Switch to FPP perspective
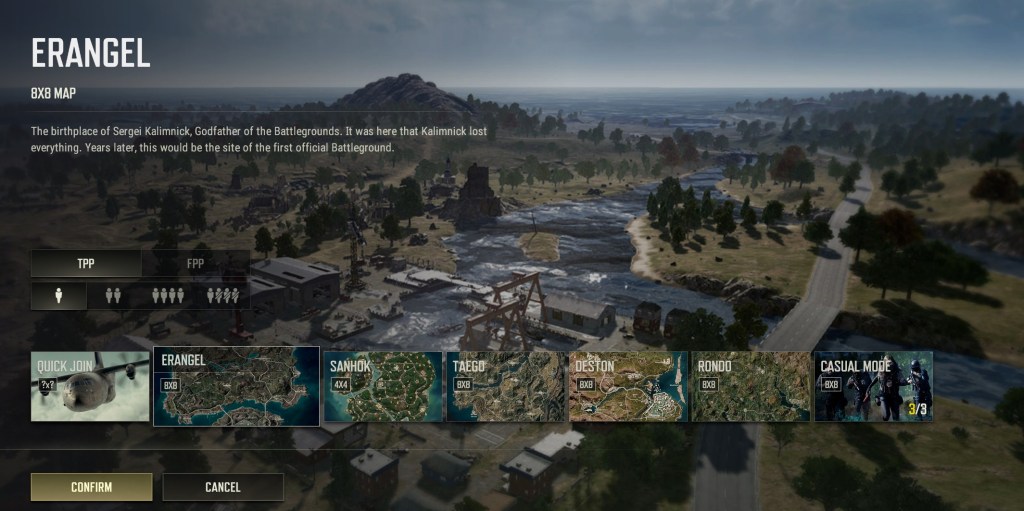This screenshot has height=511, width=1024. tap(195, 264)
